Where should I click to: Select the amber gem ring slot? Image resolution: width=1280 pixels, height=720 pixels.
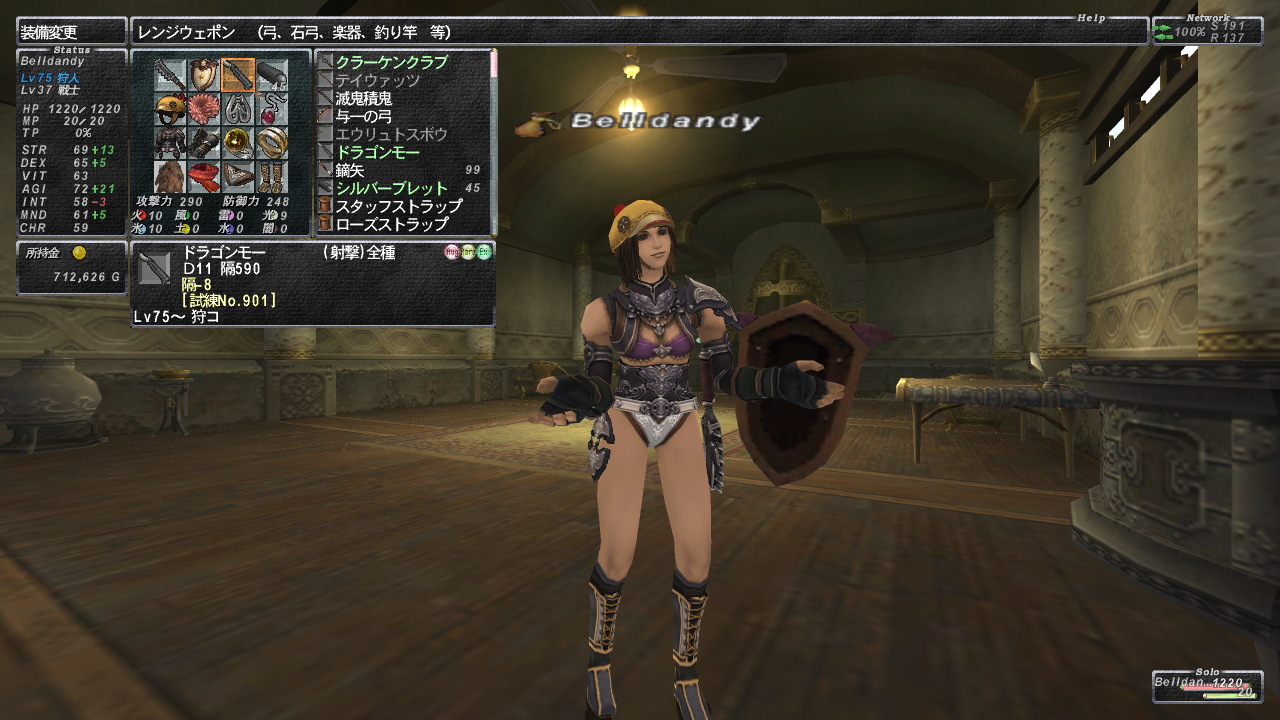pos(238,142)
